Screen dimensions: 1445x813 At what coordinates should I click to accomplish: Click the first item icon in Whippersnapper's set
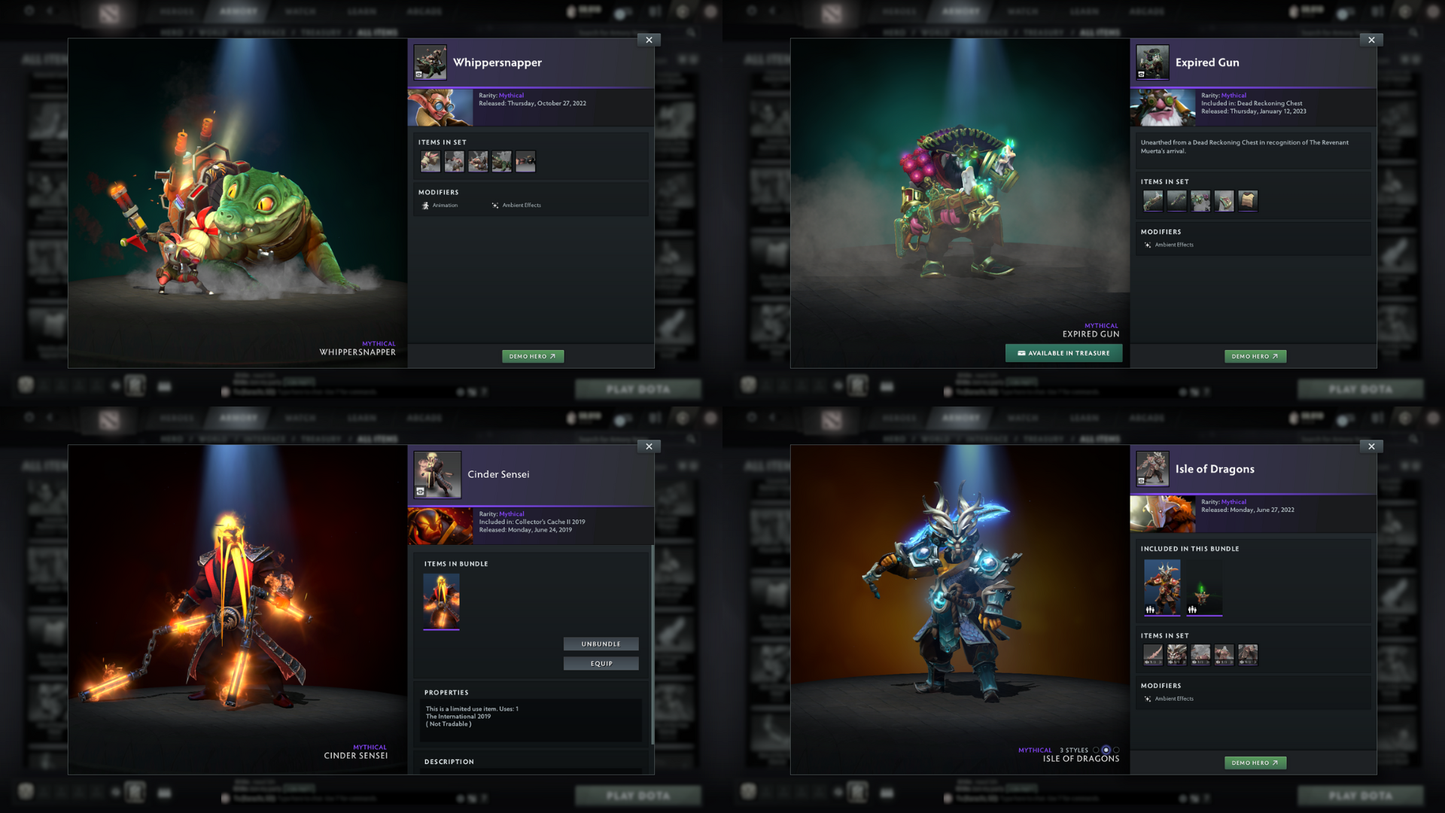tap(430, 161)
